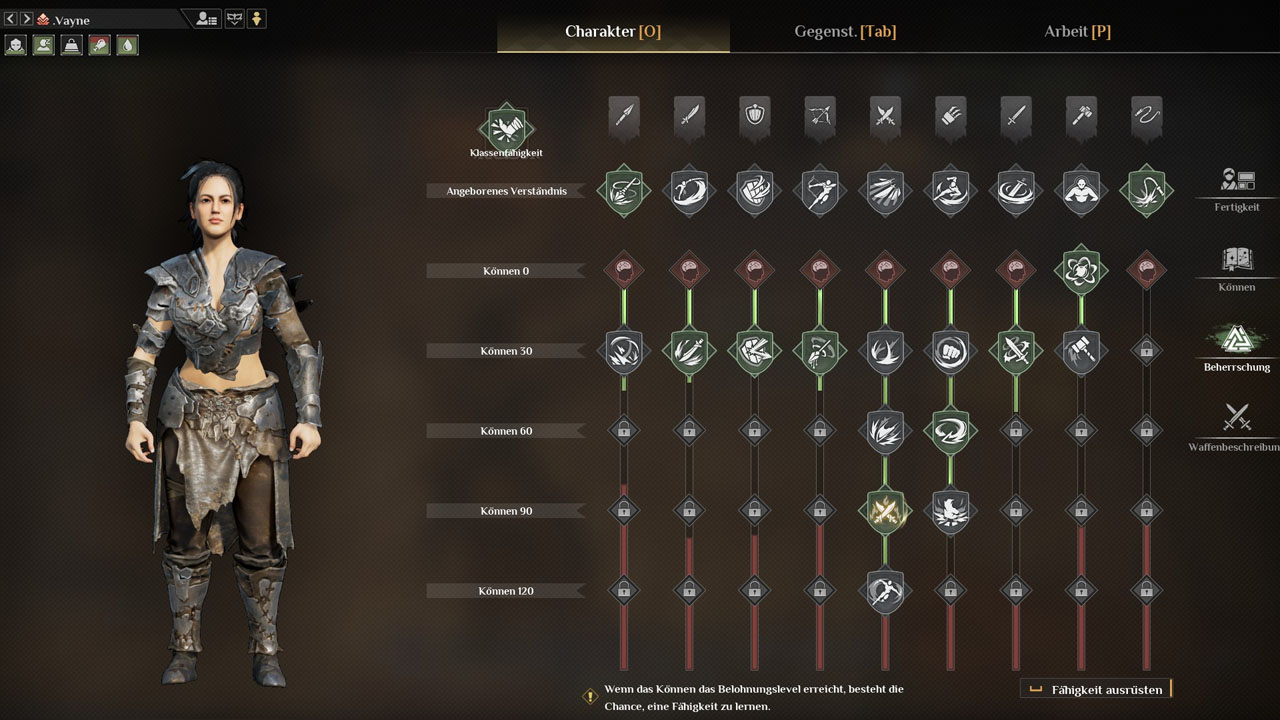
Task: Show the Beherrschung mastery section
Action: tap(1237, 346)
